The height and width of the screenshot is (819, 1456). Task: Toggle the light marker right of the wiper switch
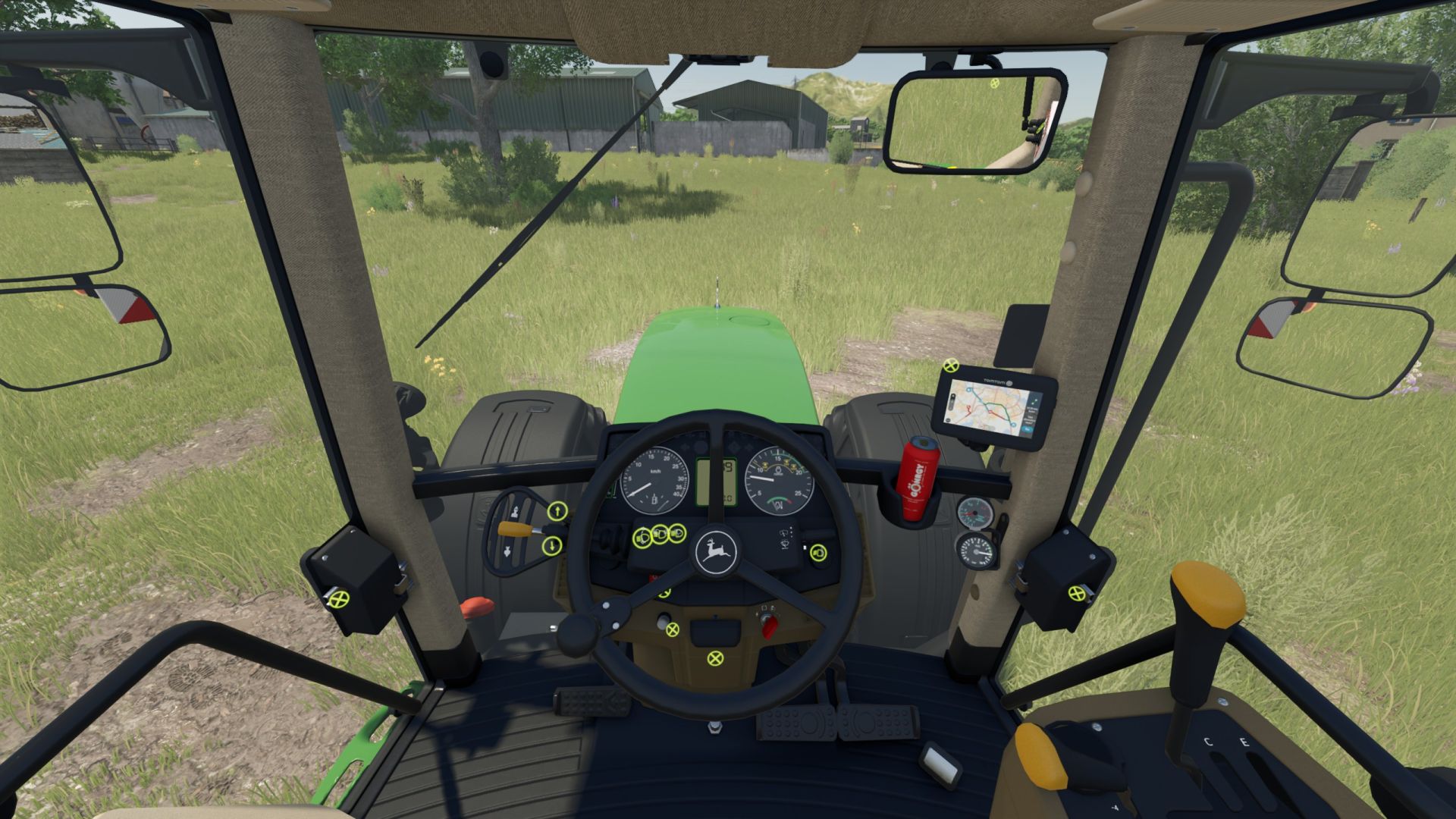pyautogui.click(x=817, y=553)
